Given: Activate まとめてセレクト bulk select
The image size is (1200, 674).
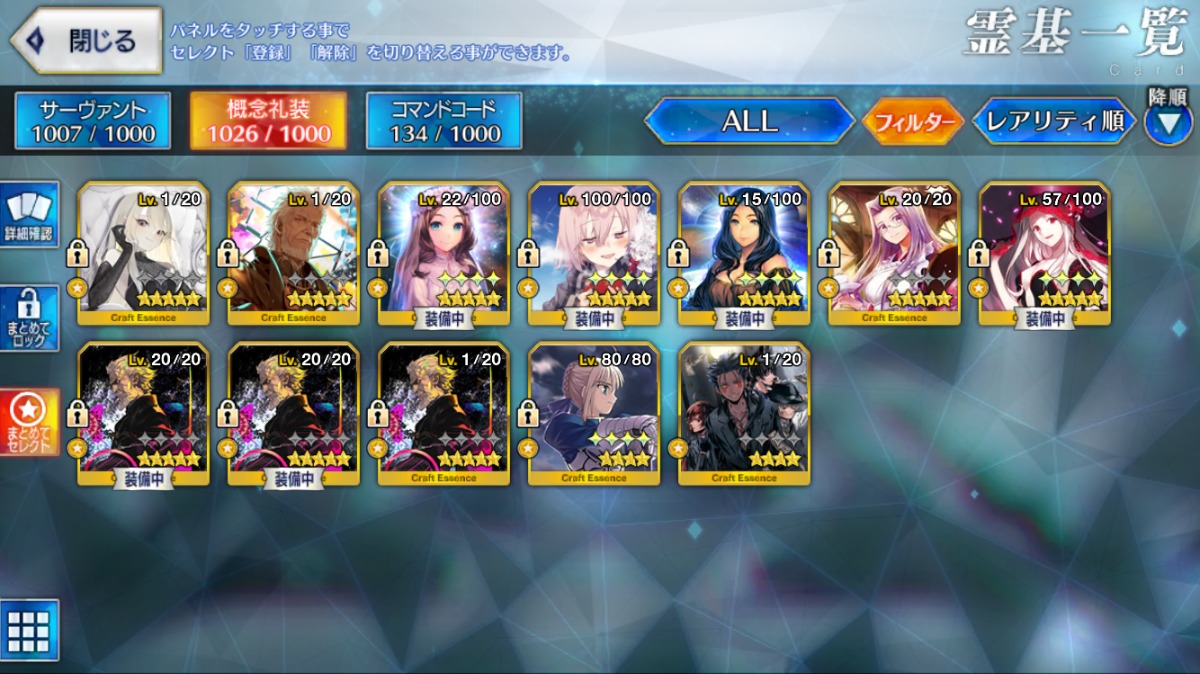Looking at the screenshot, I should 32,421.
